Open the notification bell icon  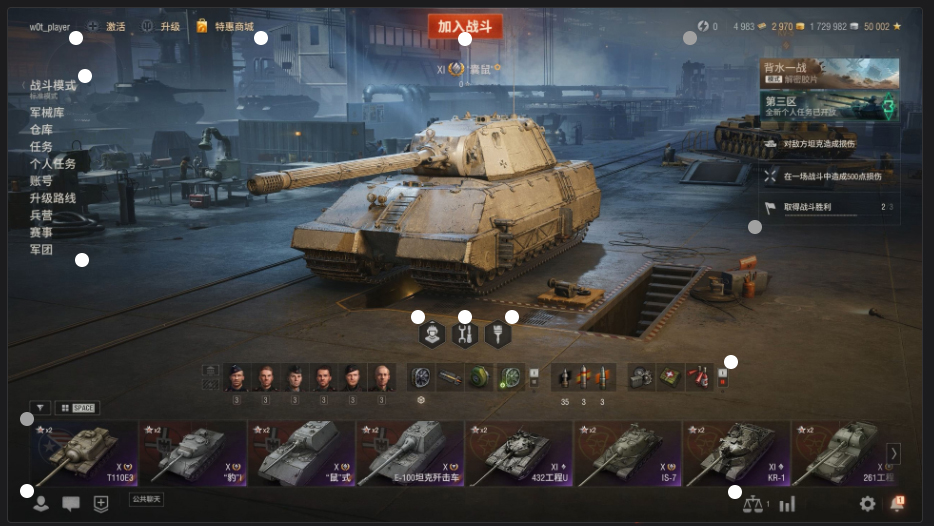tap(897, 504)
